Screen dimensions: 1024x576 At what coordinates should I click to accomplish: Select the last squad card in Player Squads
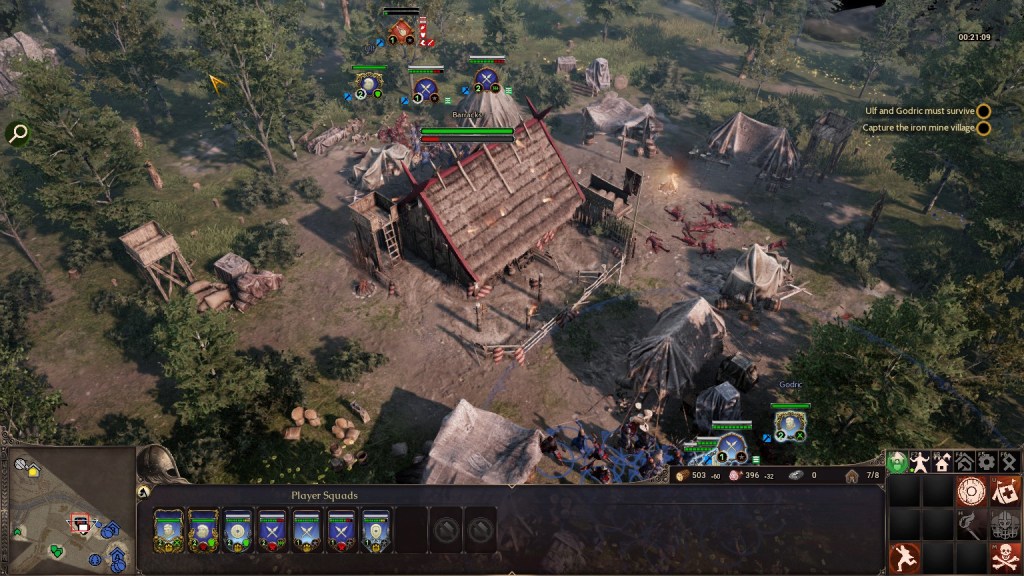pos(375,530)
